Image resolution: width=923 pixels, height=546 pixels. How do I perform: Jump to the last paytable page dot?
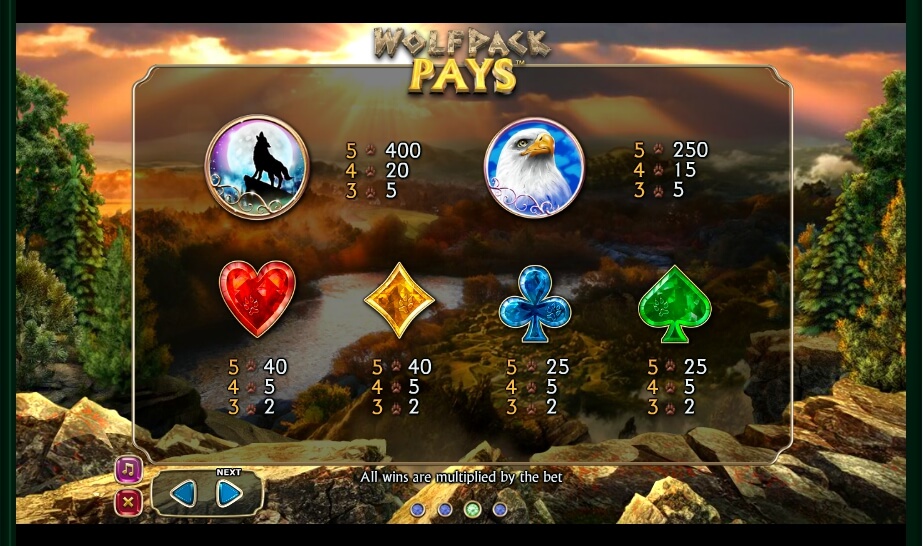(500, 510)
